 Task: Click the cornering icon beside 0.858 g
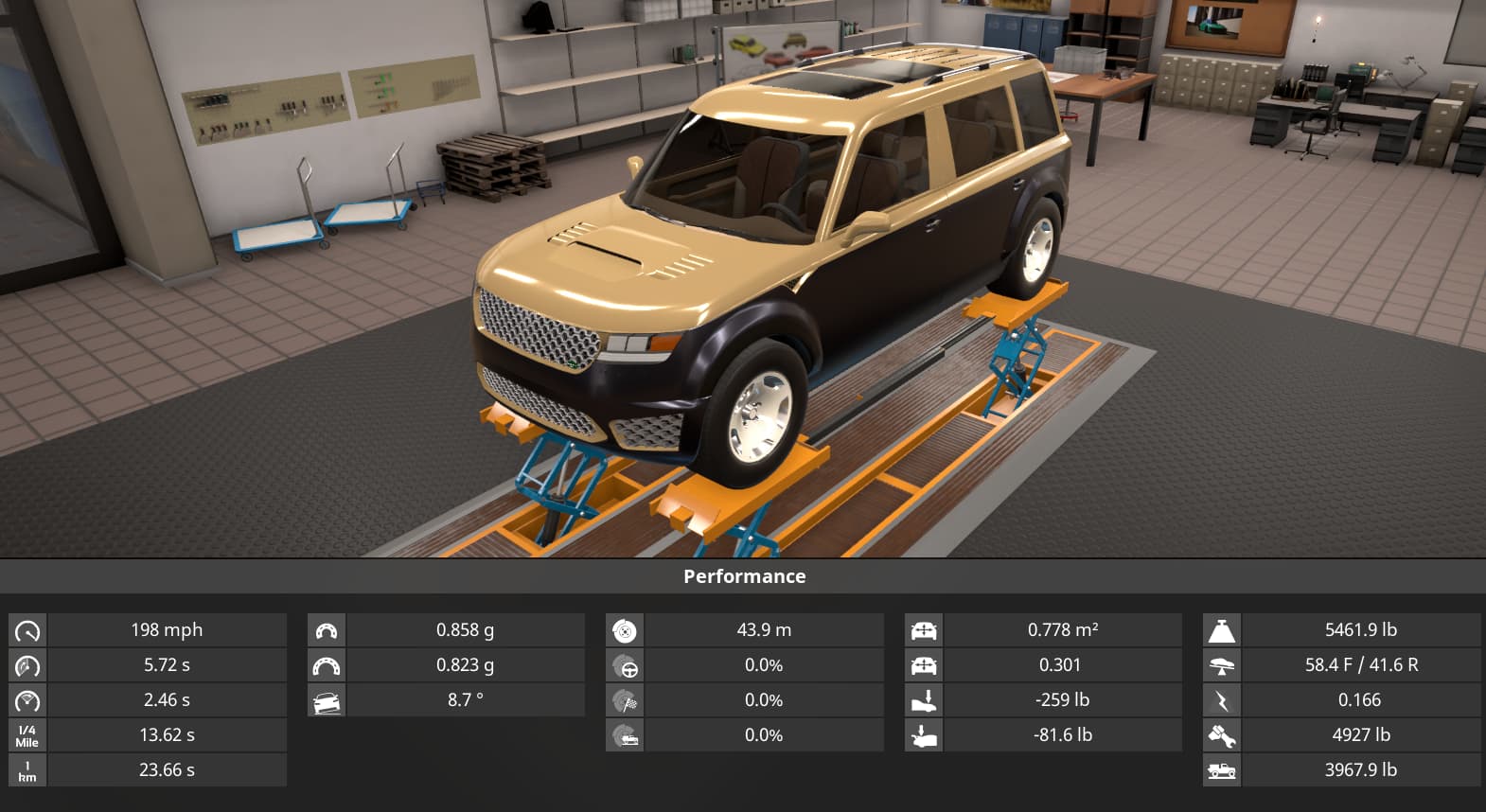click(x=327, y=630)
